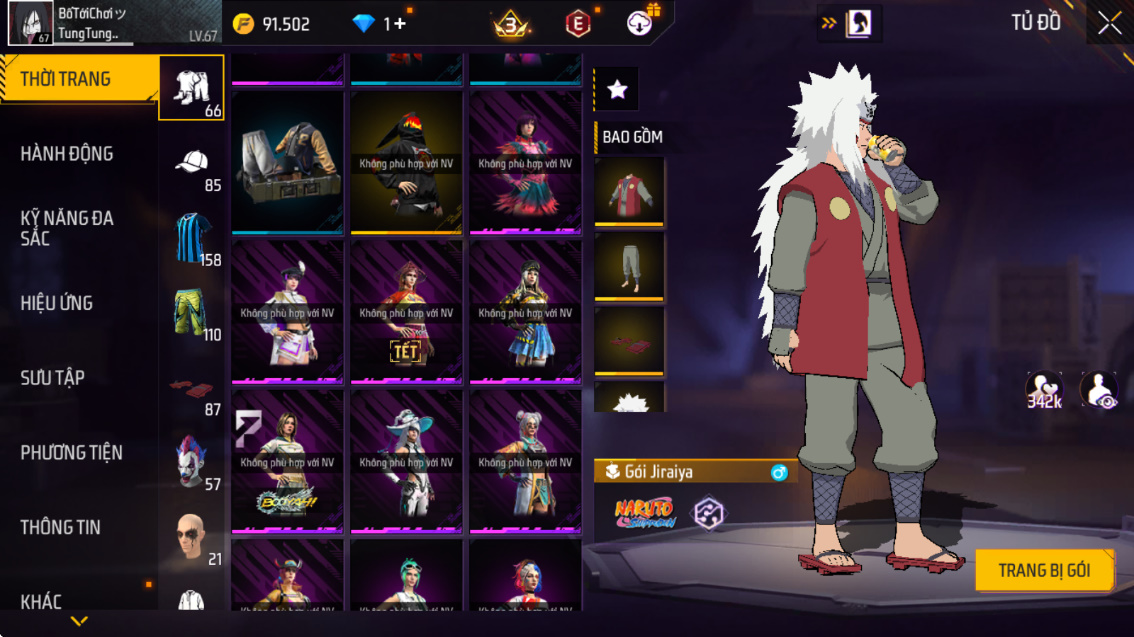Open the Kỹ Năng Đa Sắc section
The image size is (1134, 637).
[67, 228]
